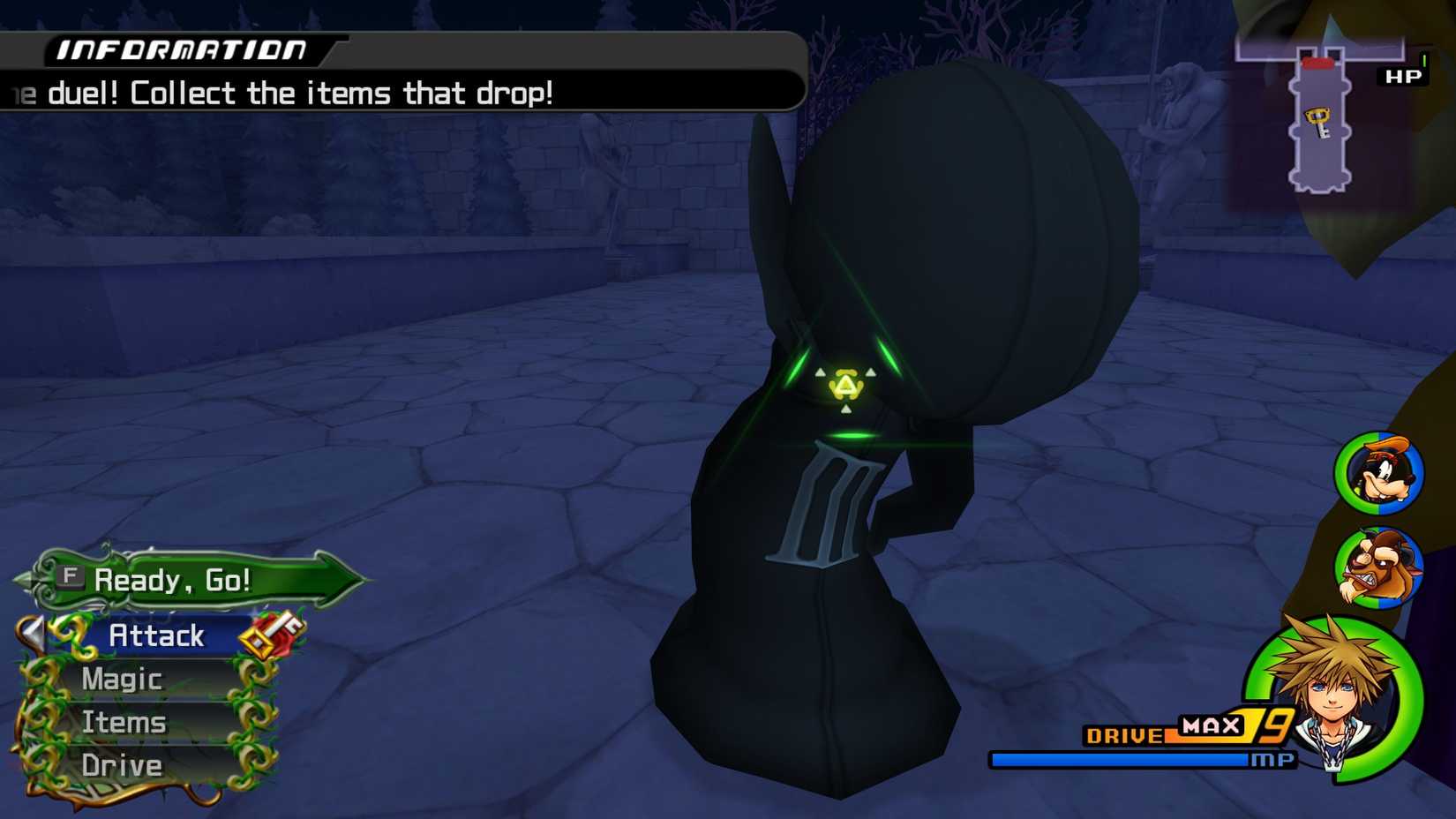Click the HP indicator icon near the minimap
The image size is (1456, 819).
pyautogui.click(x=1404, y=75)
